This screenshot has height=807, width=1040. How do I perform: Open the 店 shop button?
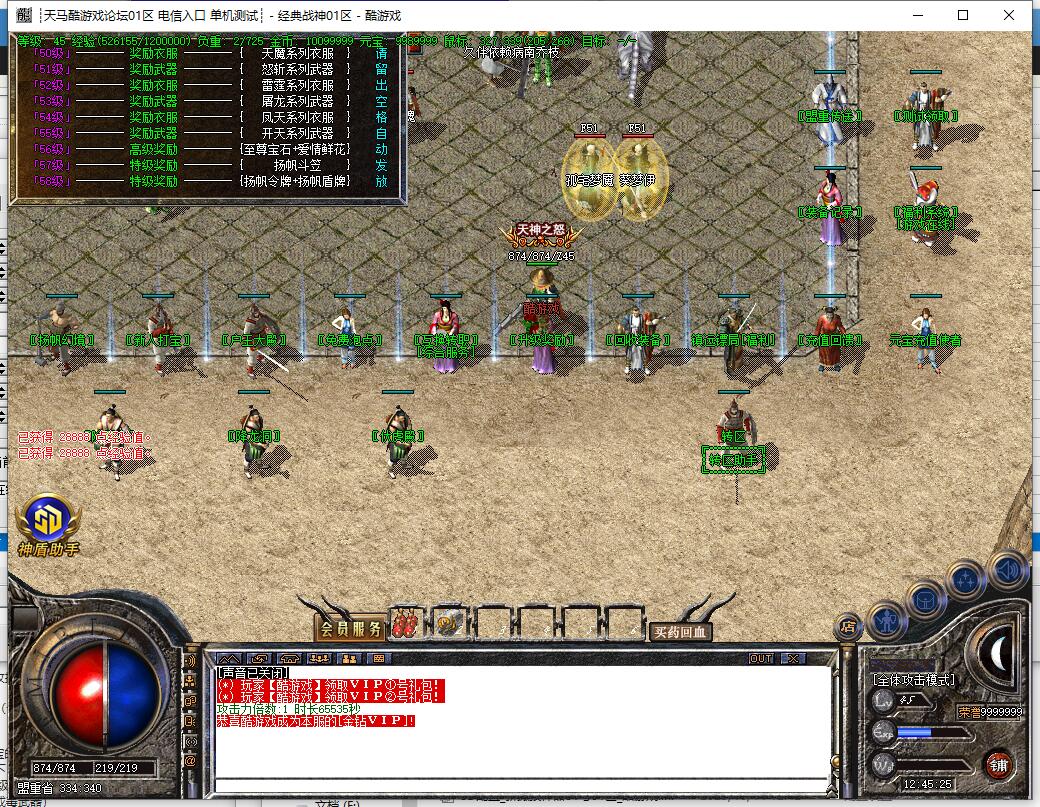tap(847, 627)
